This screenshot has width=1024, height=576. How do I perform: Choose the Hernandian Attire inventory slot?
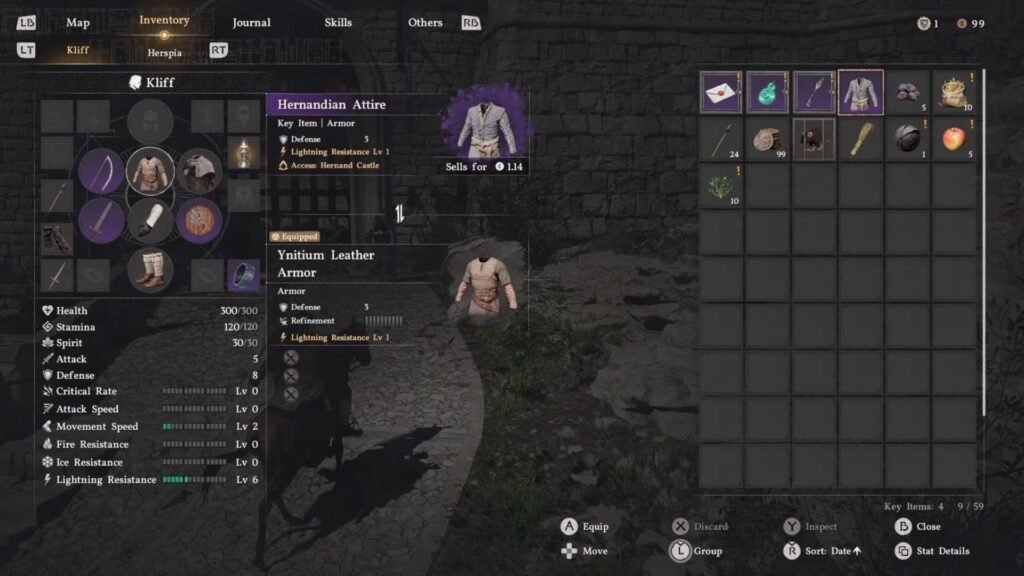(x=860, y=93)
